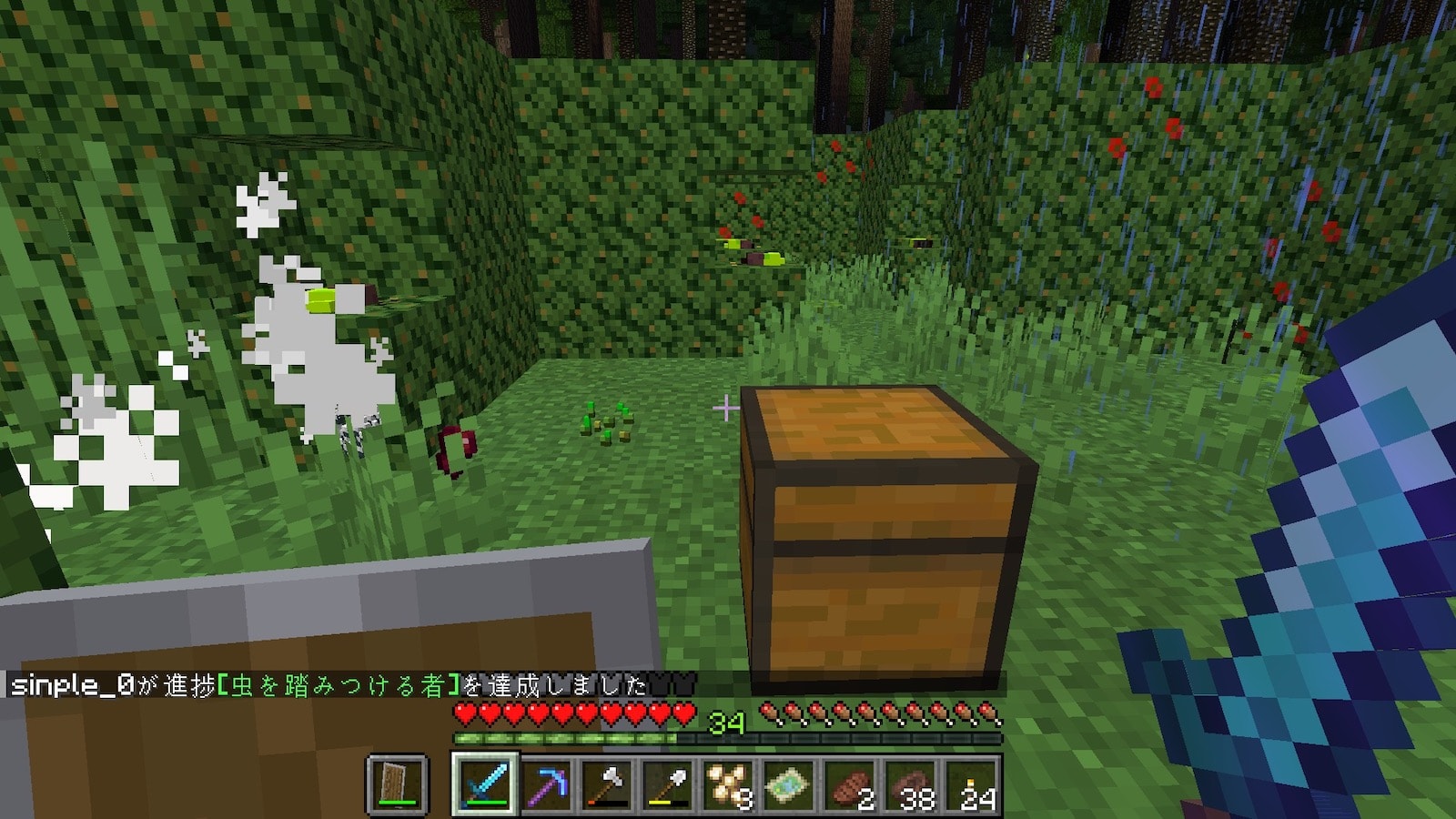1456x819 pixels.
Task: Select the diamond sword hotbar slot
Action: tap(484, 784)
